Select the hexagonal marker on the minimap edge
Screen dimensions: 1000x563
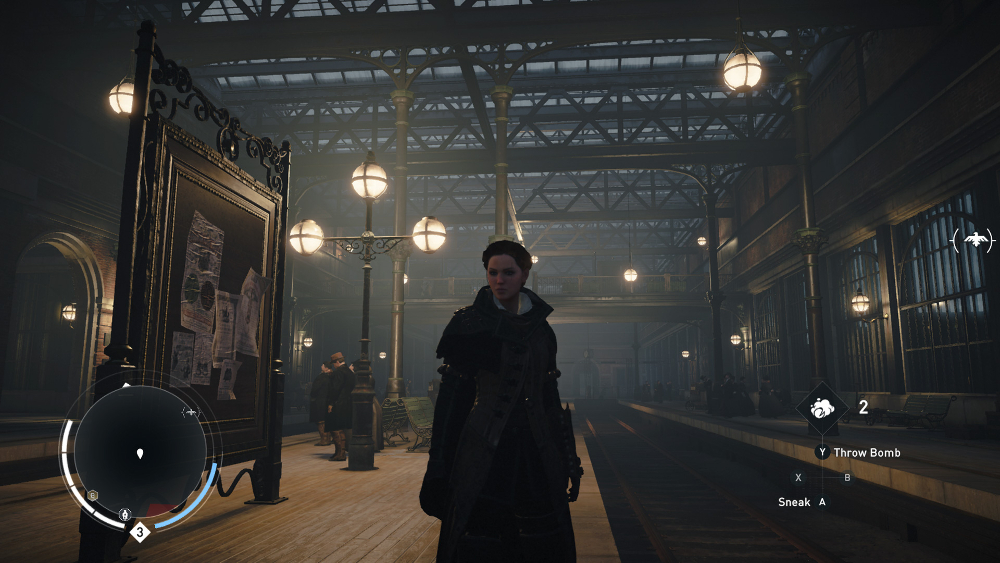[92, 495]
